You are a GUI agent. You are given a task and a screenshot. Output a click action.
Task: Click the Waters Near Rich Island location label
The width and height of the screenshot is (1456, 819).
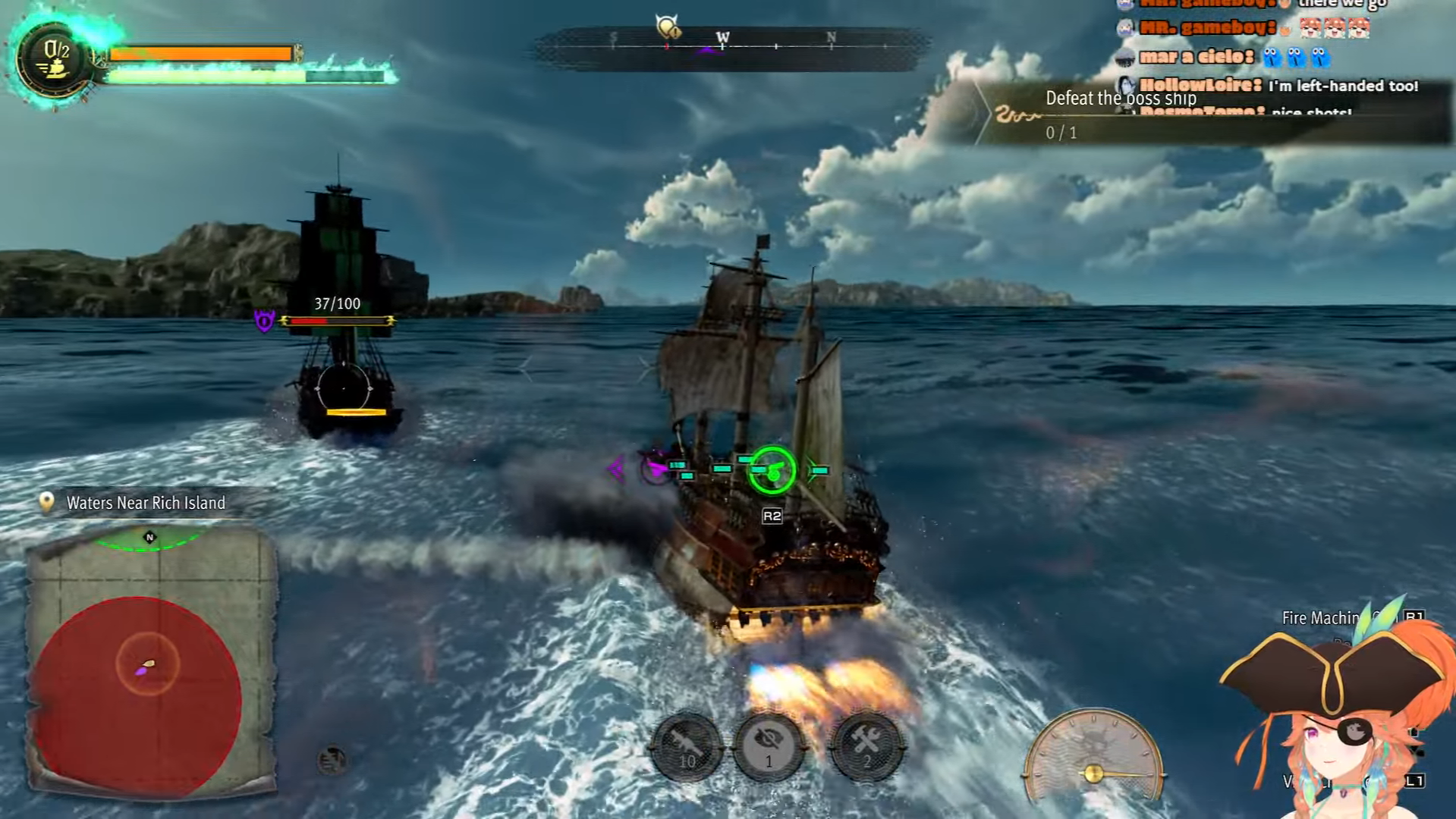pyautogui.click(x=145, y=503)
